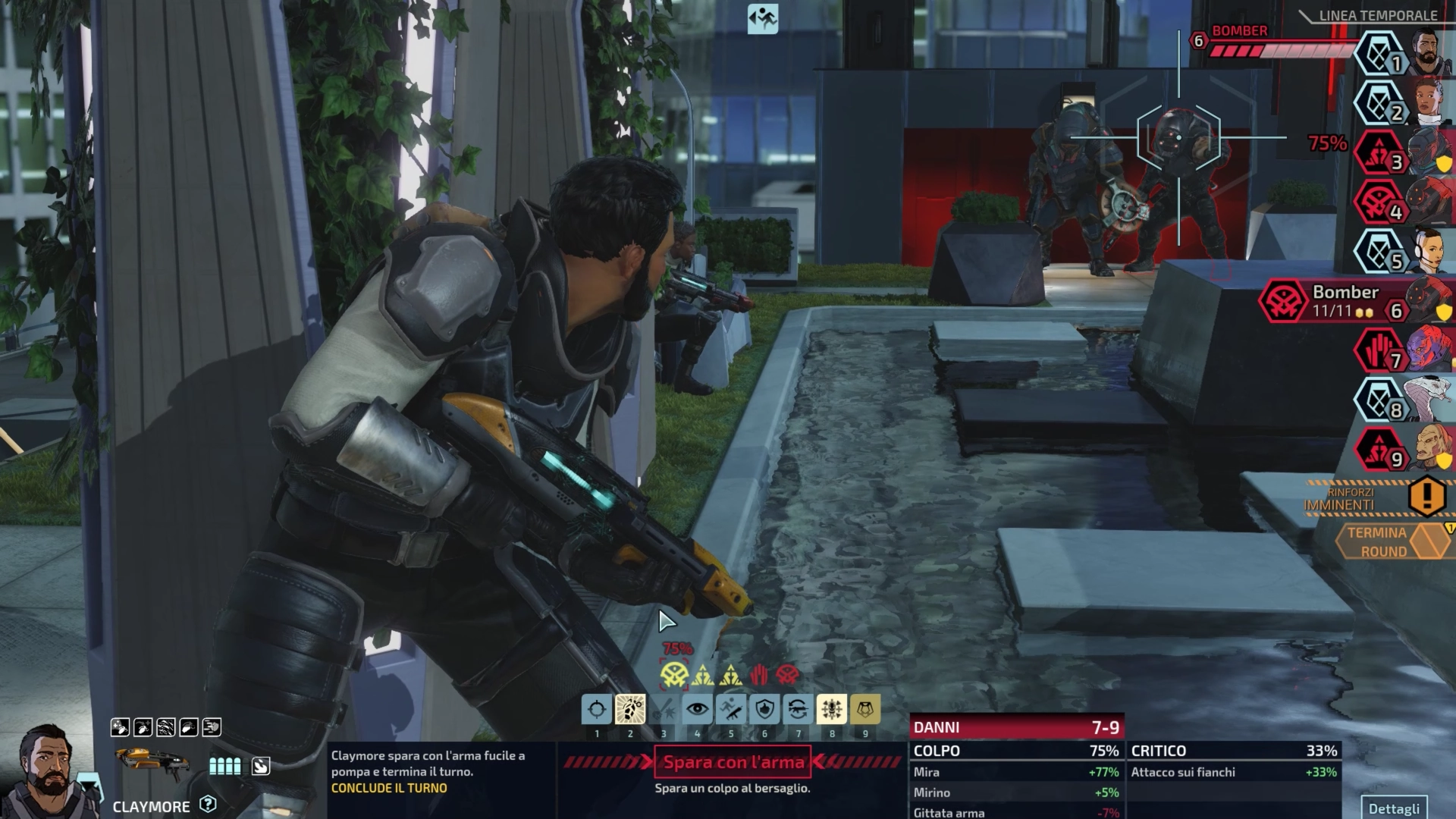1456x819 pixels.
Task: Select timeline slot 8 viper enemy
Action: [1424, 400]
